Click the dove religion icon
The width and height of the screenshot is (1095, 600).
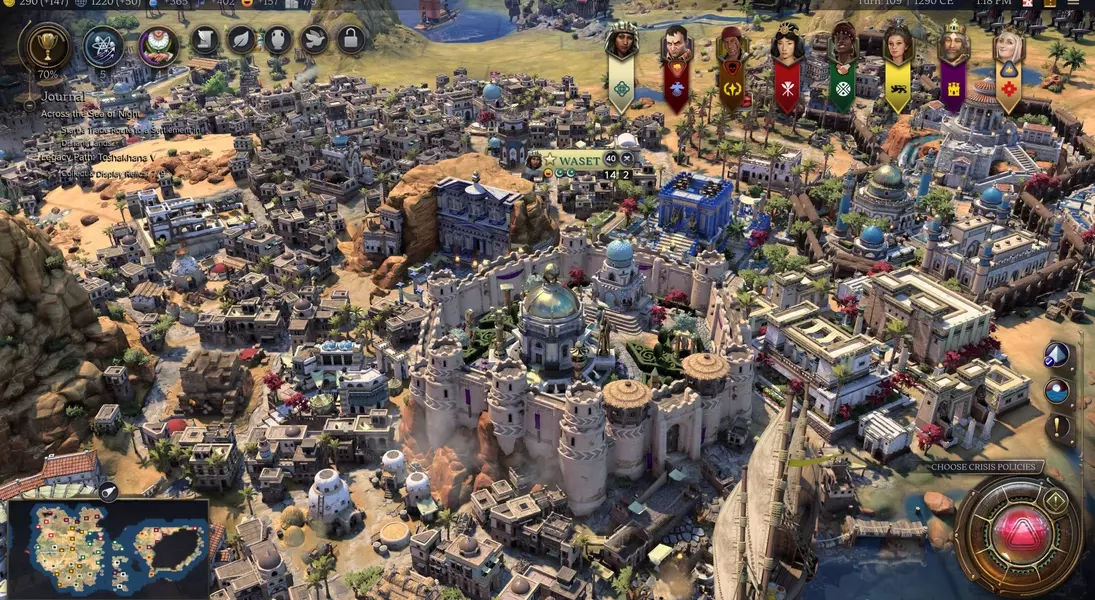[x=314, y=39]
